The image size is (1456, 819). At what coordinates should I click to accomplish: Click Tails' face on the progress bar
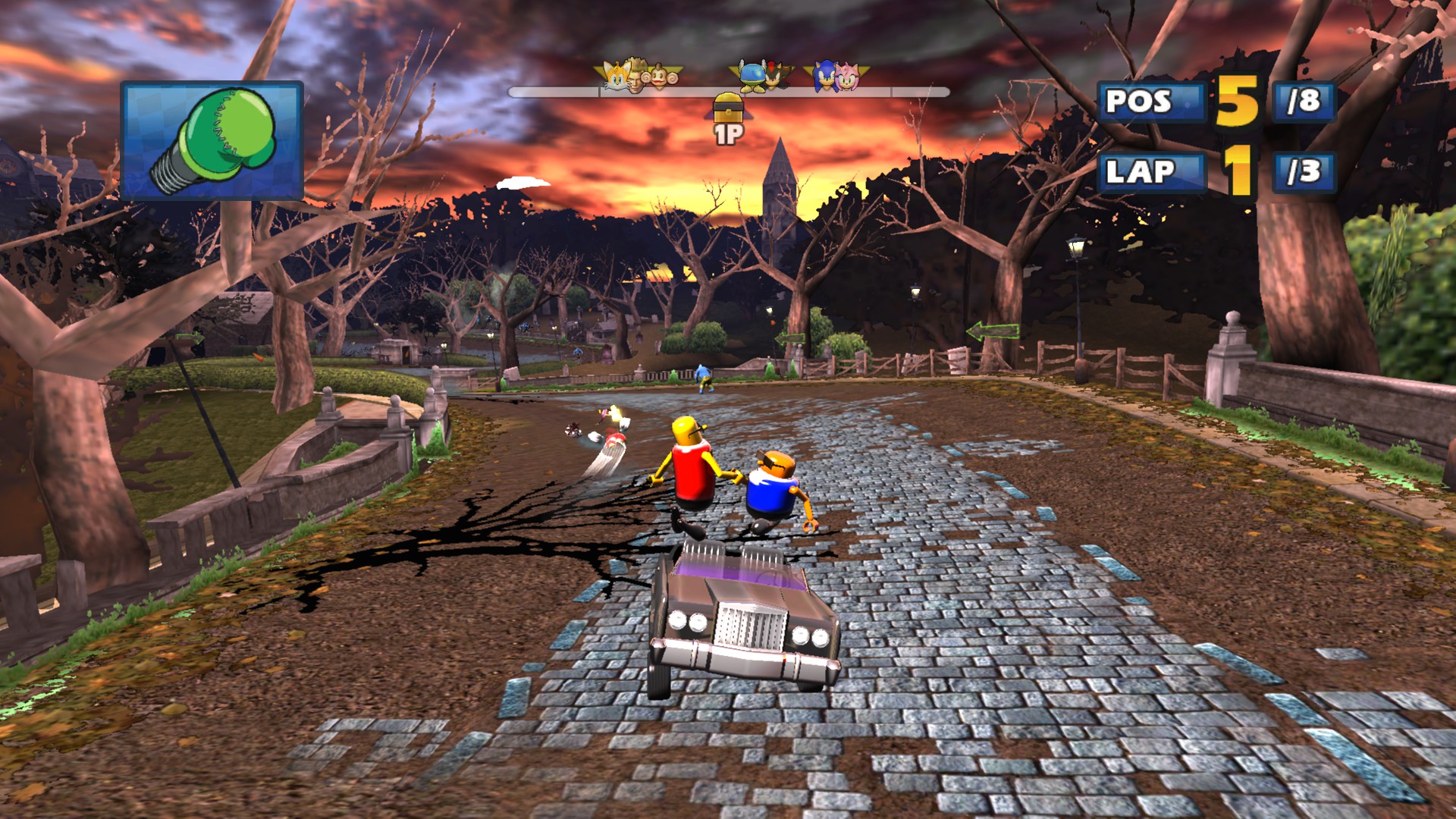617,76
